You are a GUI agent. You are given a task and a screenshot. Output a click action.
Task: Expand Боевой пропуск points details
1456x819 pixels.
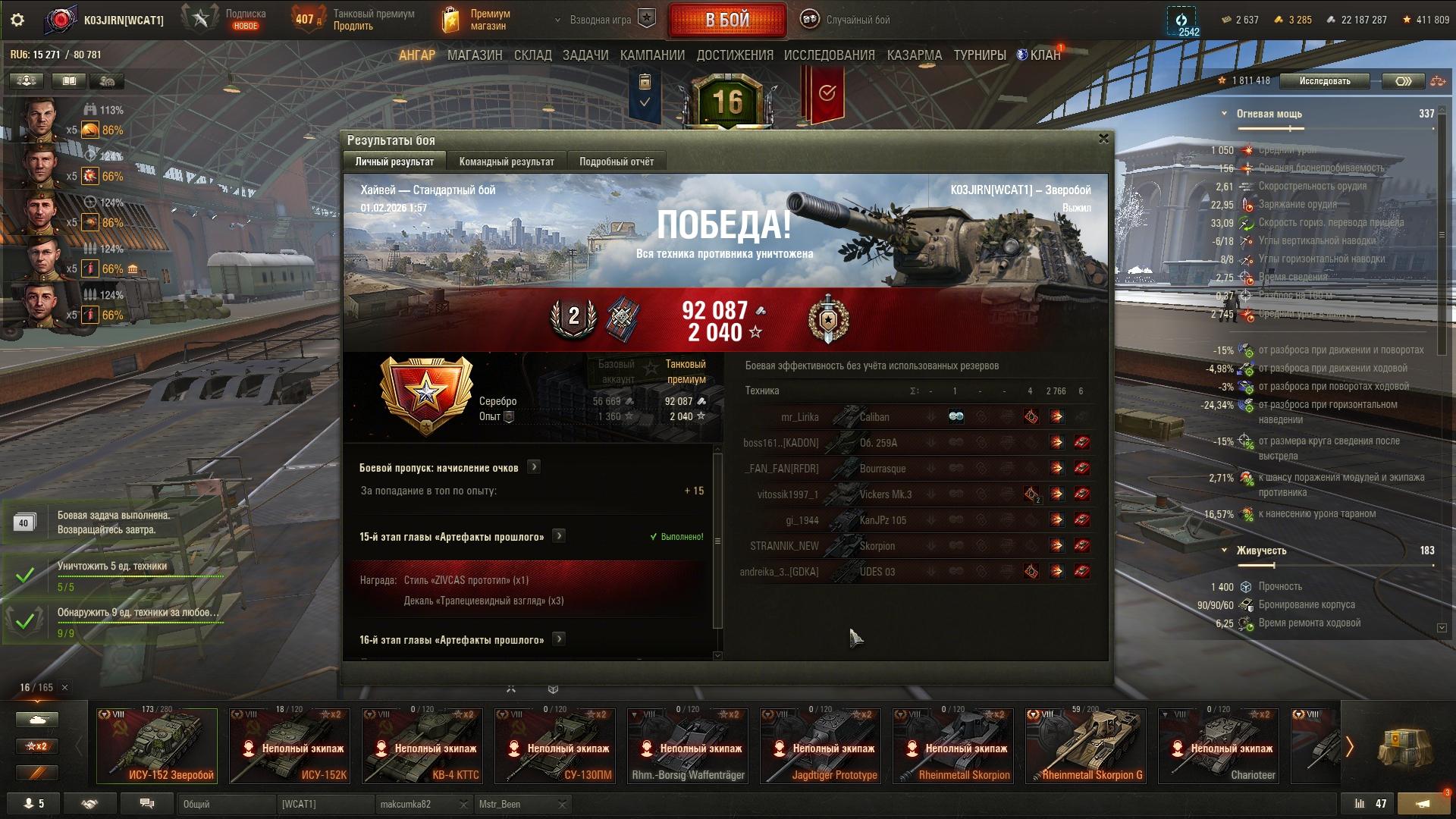[x=534, y=467]
